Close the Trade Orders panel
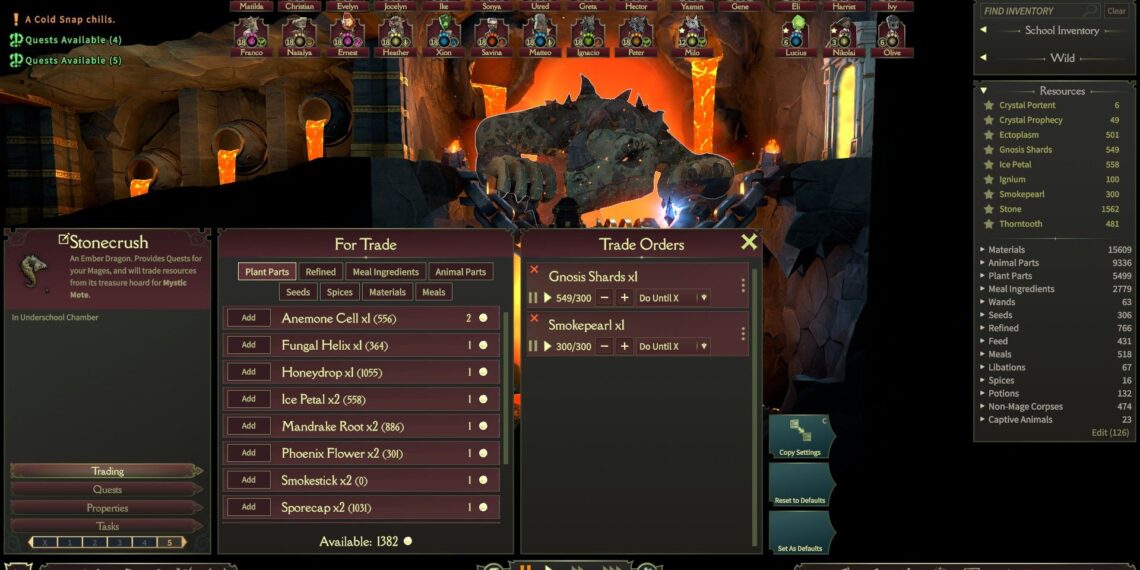The image size is (1140, 570). click(x=748, y=242)
